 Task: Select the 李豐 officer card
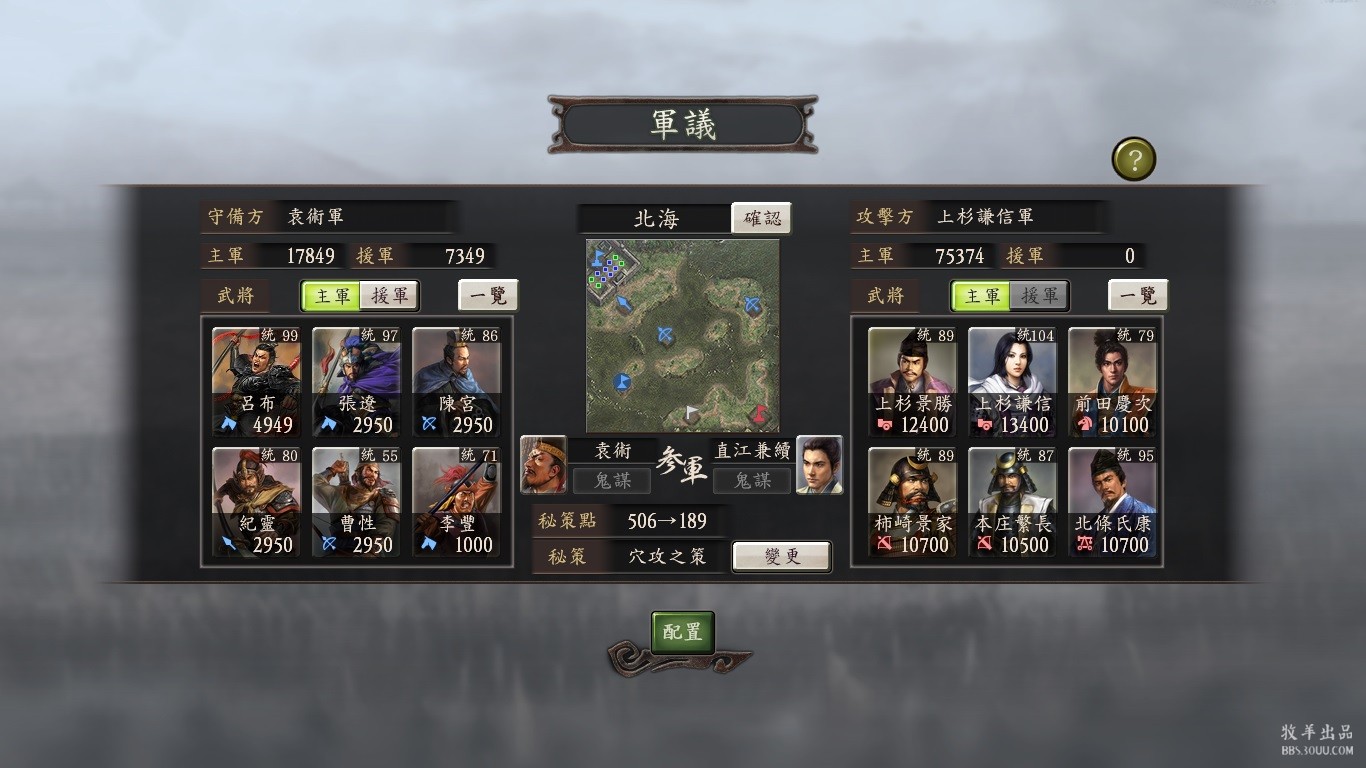(456, 502)
